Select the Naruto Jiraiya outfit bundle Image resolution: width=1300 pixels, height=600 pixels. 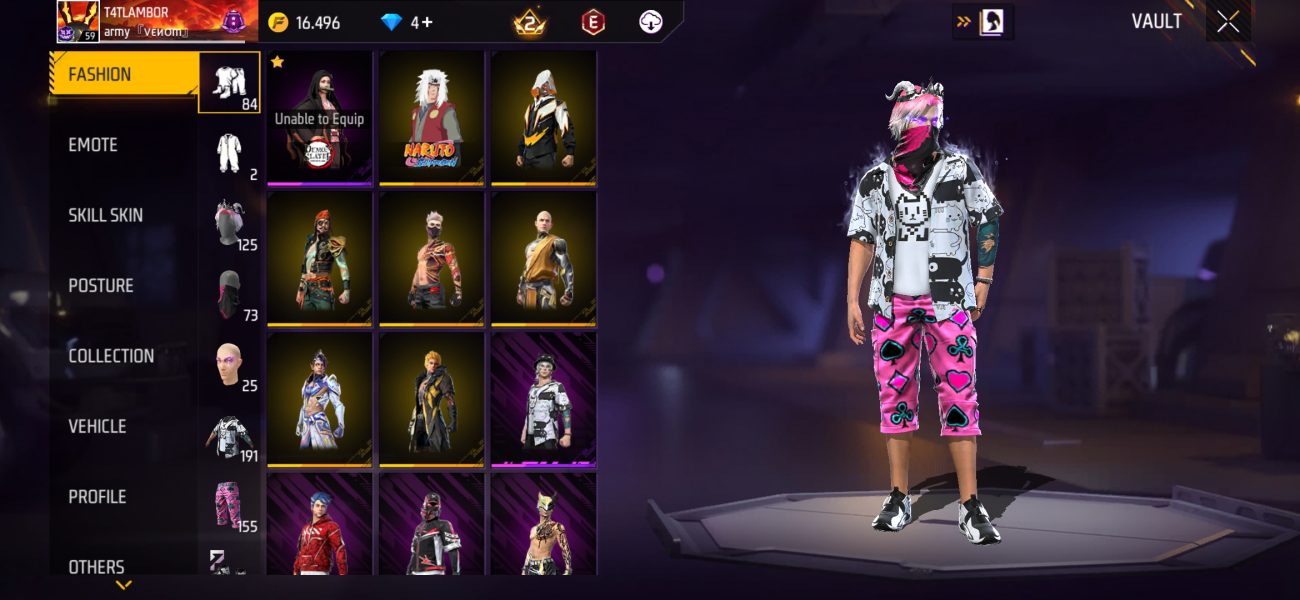[431, 118]
